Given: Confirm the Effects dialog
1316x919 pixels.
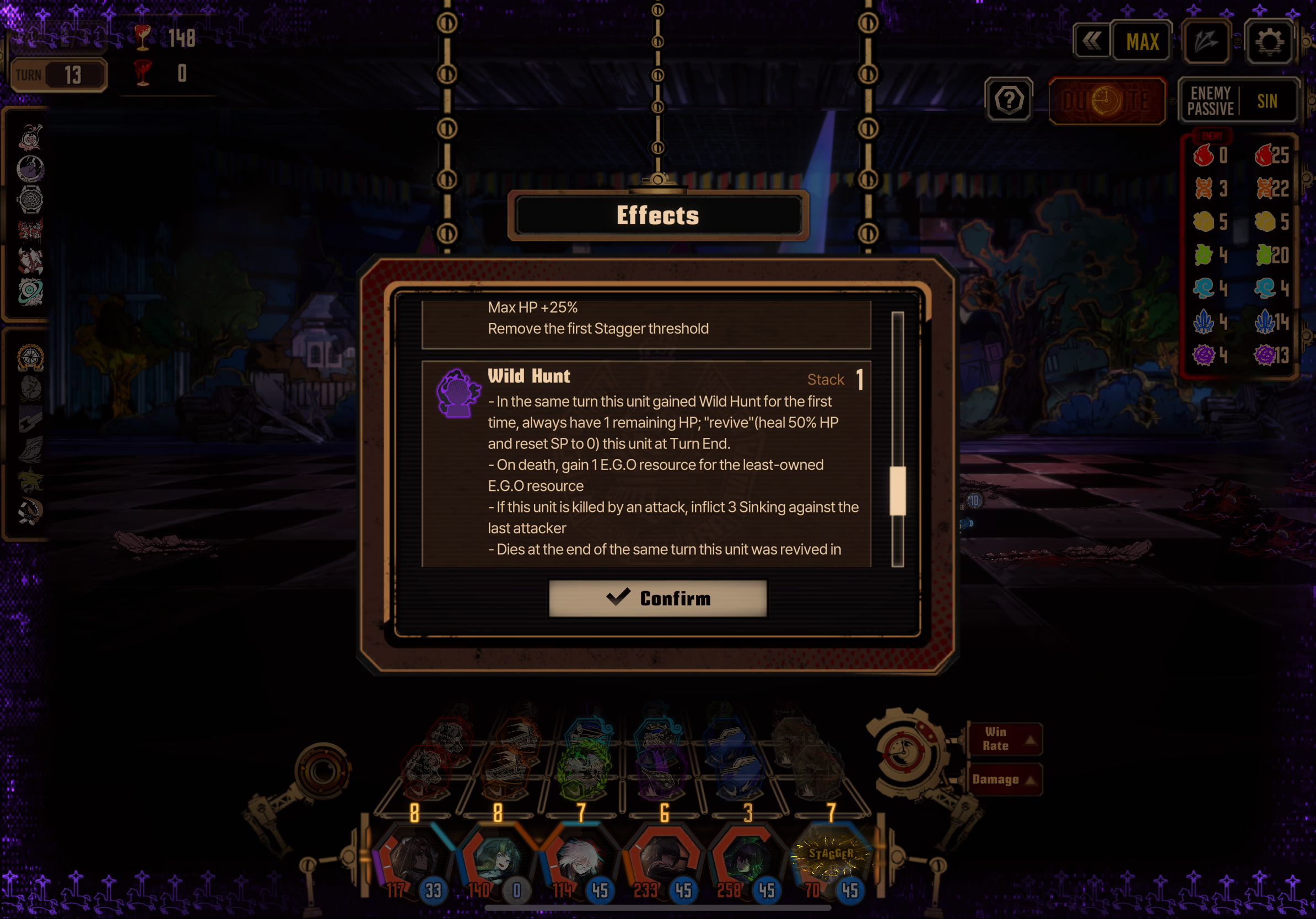Looking at the screenshot, I should [657, 598].
